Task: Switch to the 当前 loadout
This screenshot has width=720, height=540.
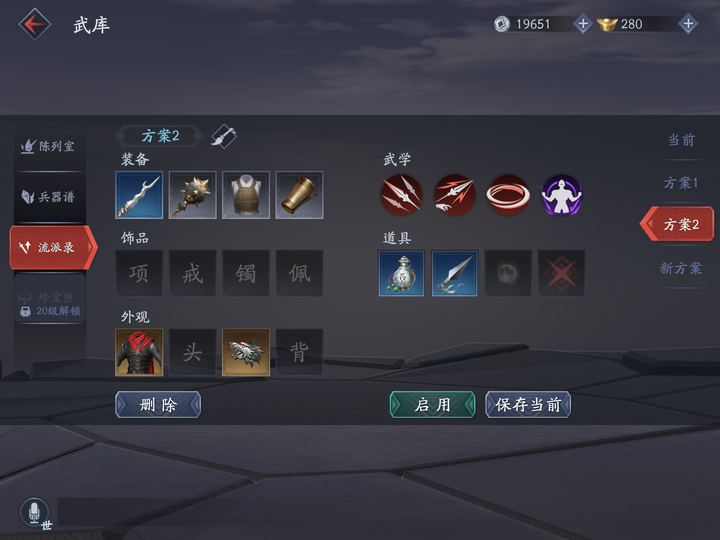Action: coord(681,140)
